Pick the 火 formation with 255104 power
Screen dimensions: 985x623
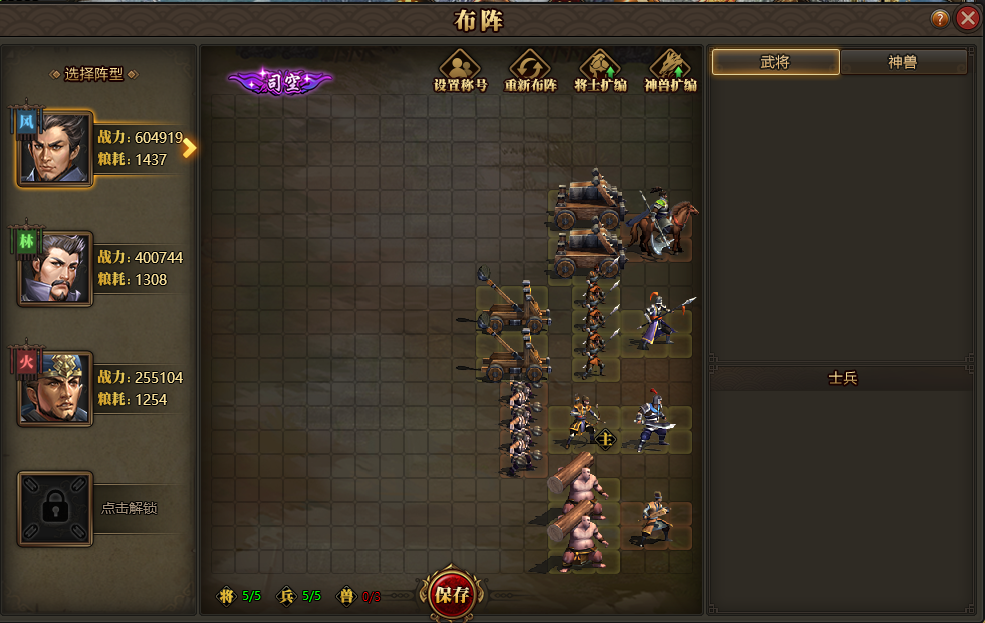(x=55, y=388)
